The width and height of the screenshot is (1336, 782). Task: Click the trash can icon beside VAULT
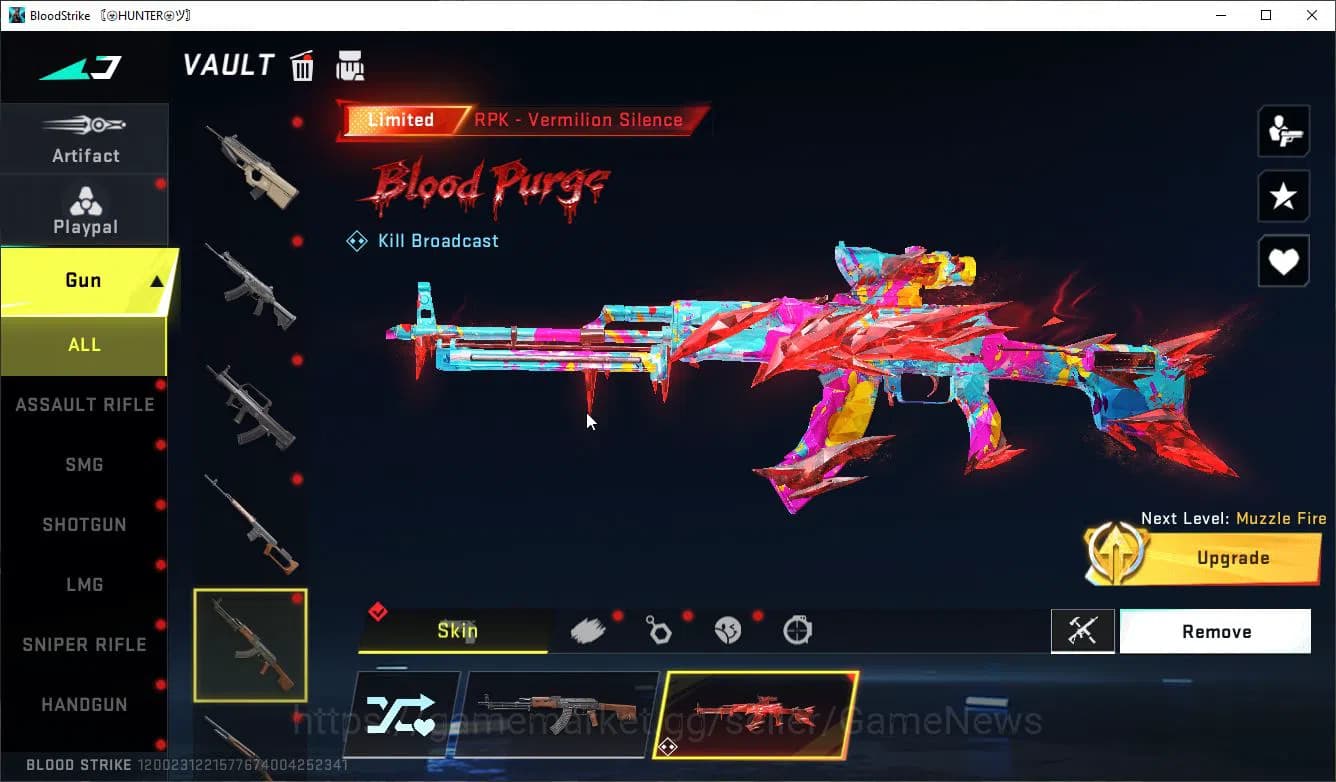click(x=302, y=66)
